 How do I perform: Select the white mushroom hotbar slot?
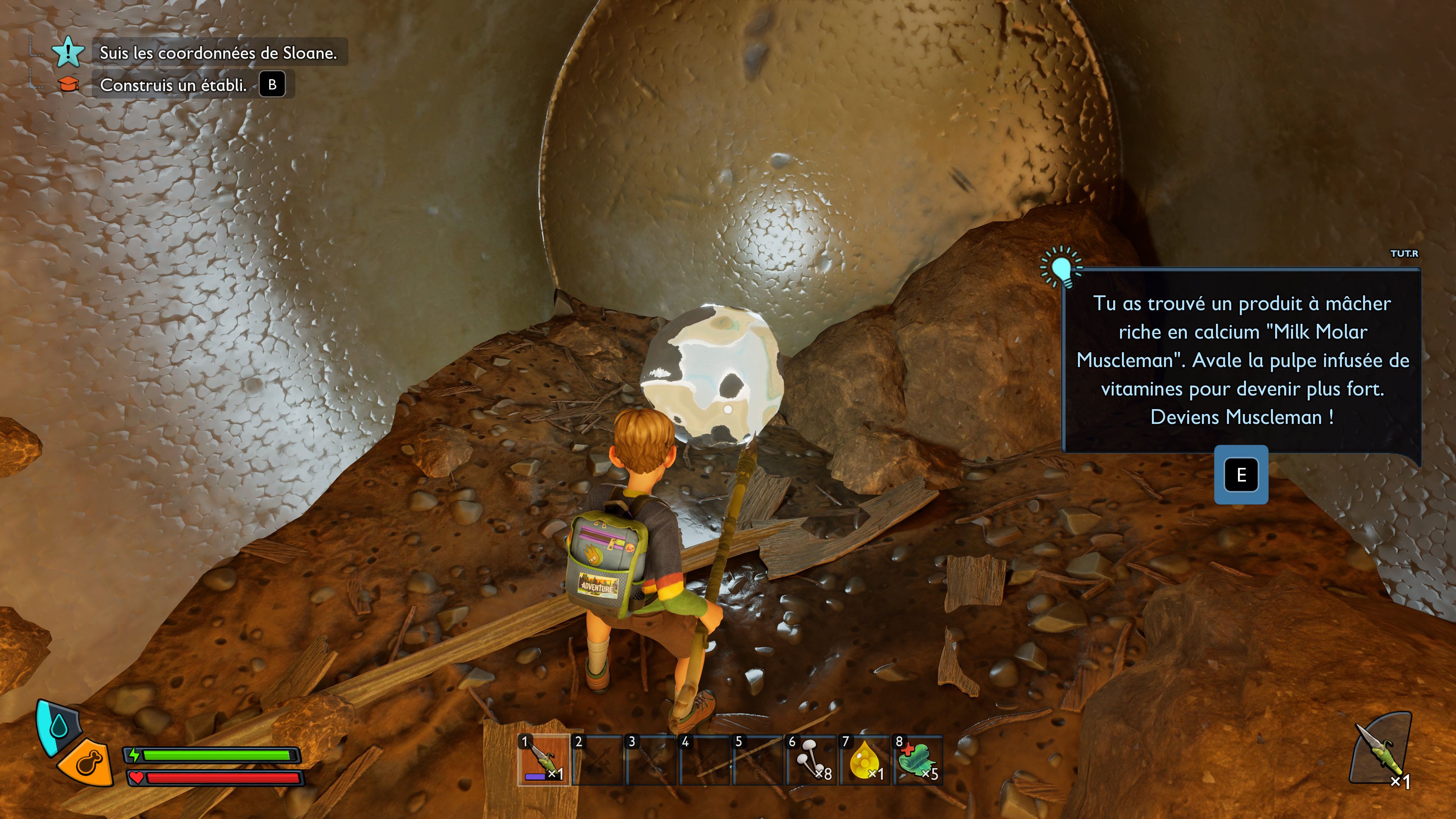(811, 759)
